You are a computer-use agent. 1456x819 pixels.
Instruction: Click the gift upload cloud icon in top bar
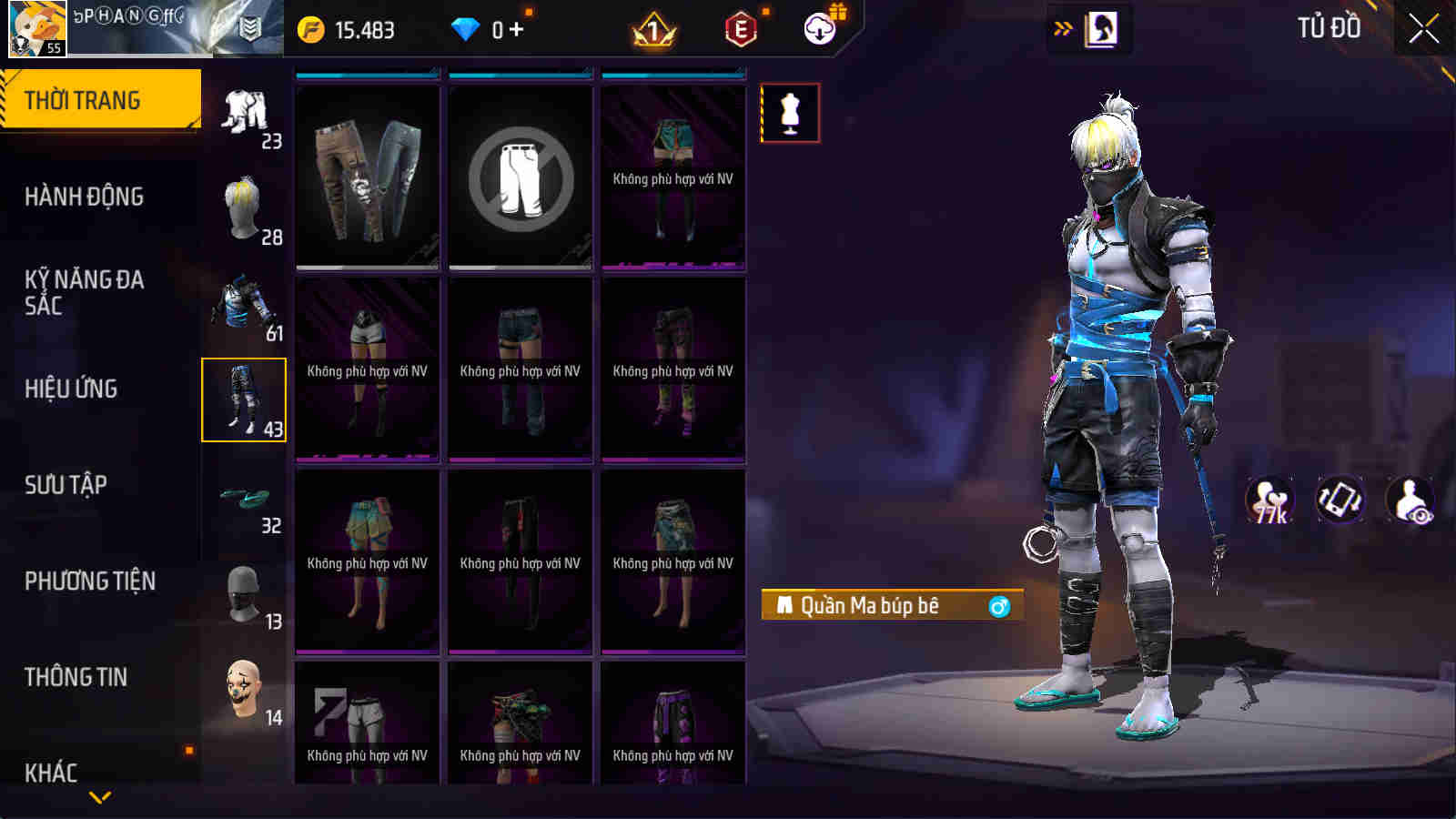point(819,28)
